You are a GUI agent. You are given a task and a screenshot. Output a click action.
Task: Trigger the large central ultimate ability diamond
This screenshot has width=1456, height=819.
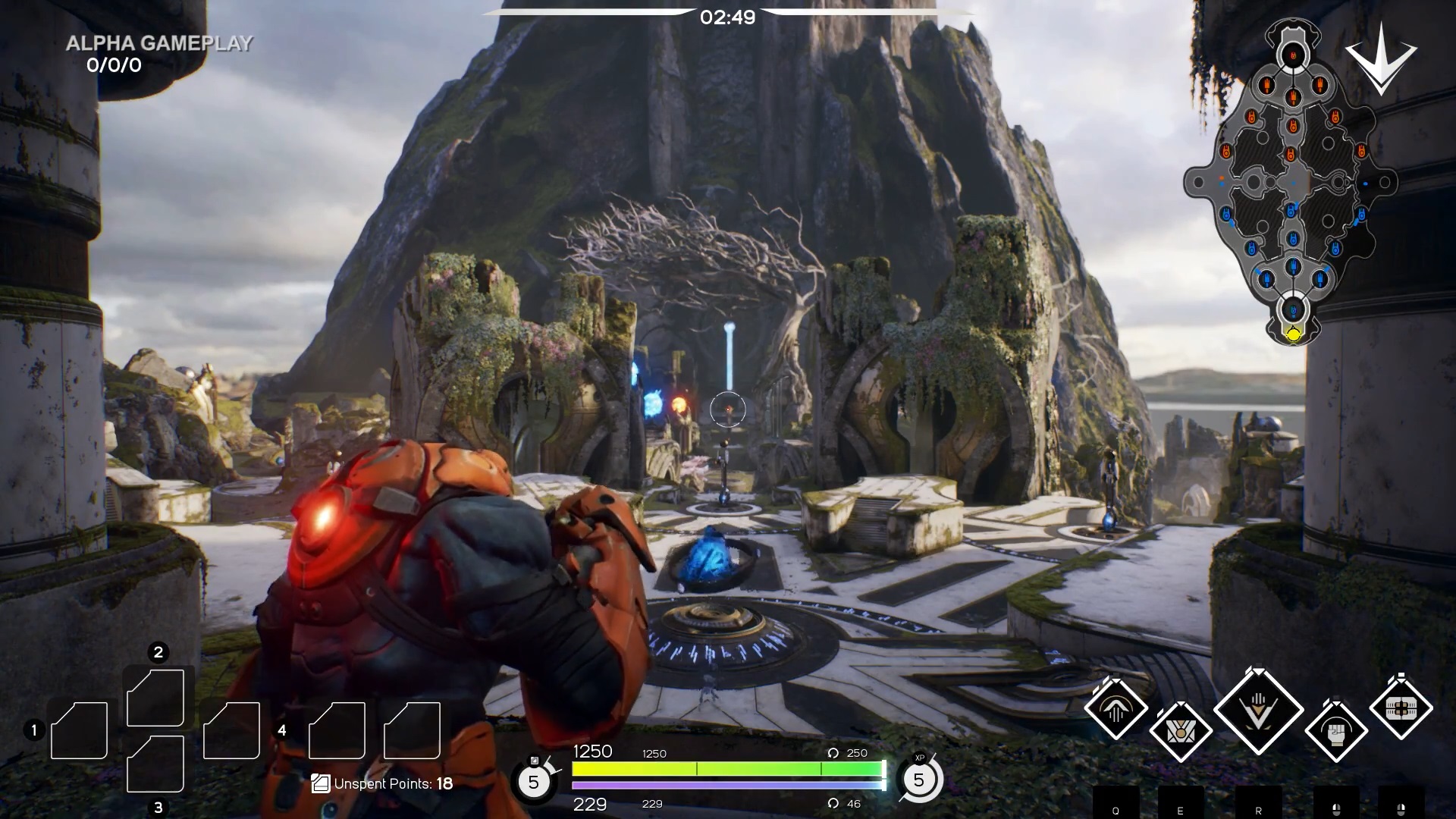(1258, 711)
